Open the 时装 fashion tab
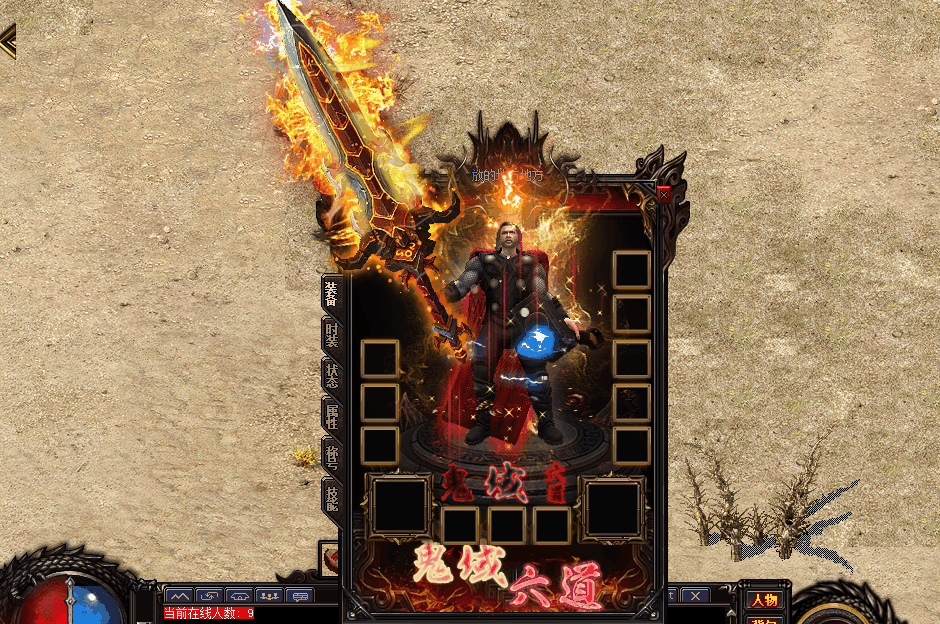Viewport: 940px width, 624px height. point(331,335)
